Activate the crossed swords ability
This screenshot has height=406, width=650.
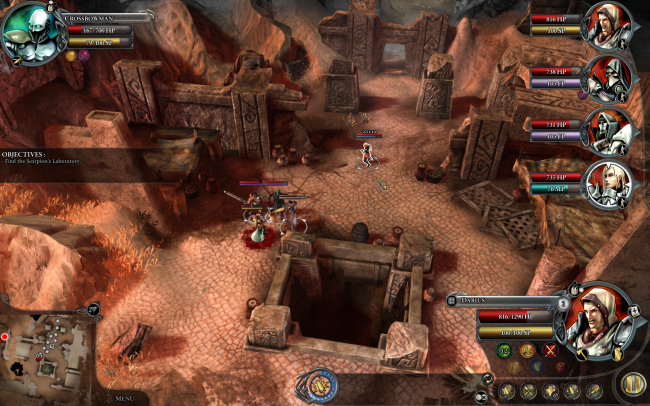[x=550, y=350]
